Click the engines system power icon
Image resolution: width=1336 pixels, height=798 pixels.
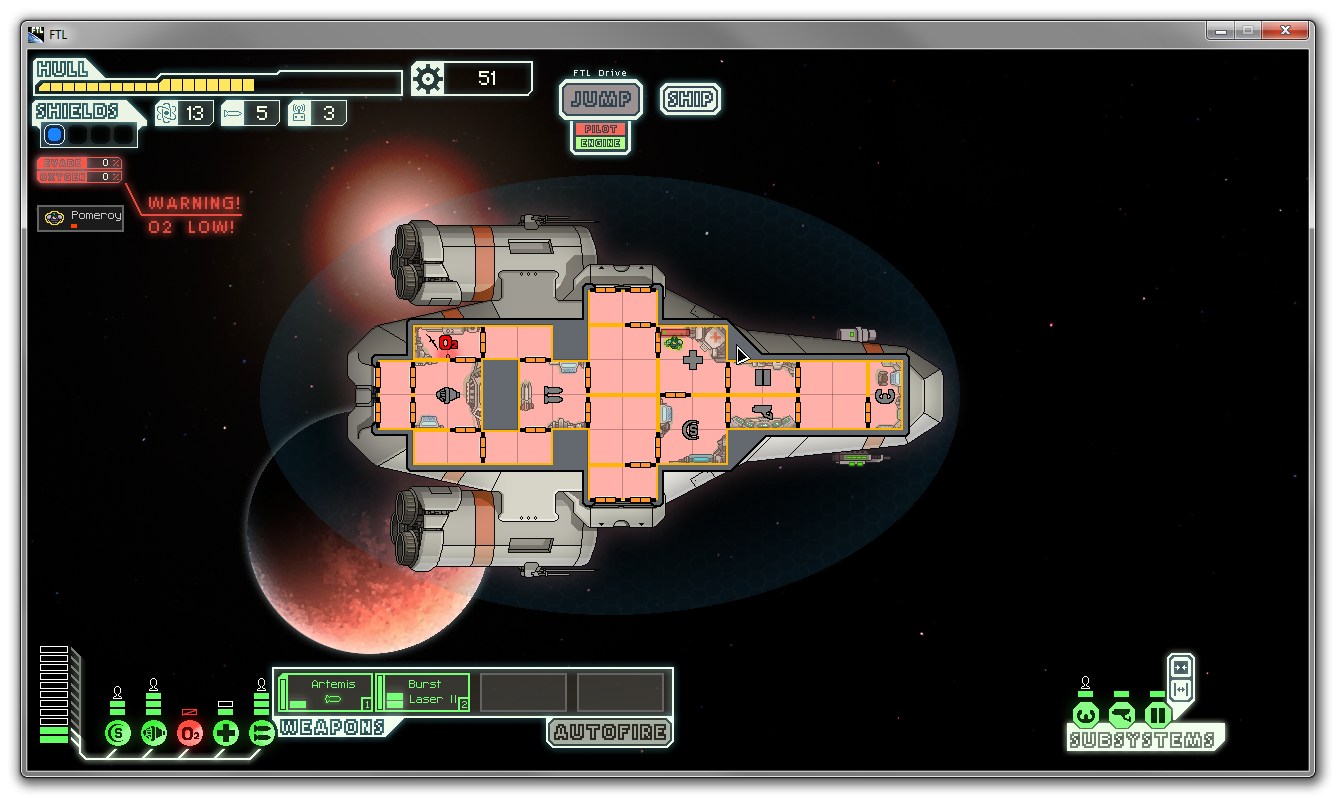tap(153, 733)
